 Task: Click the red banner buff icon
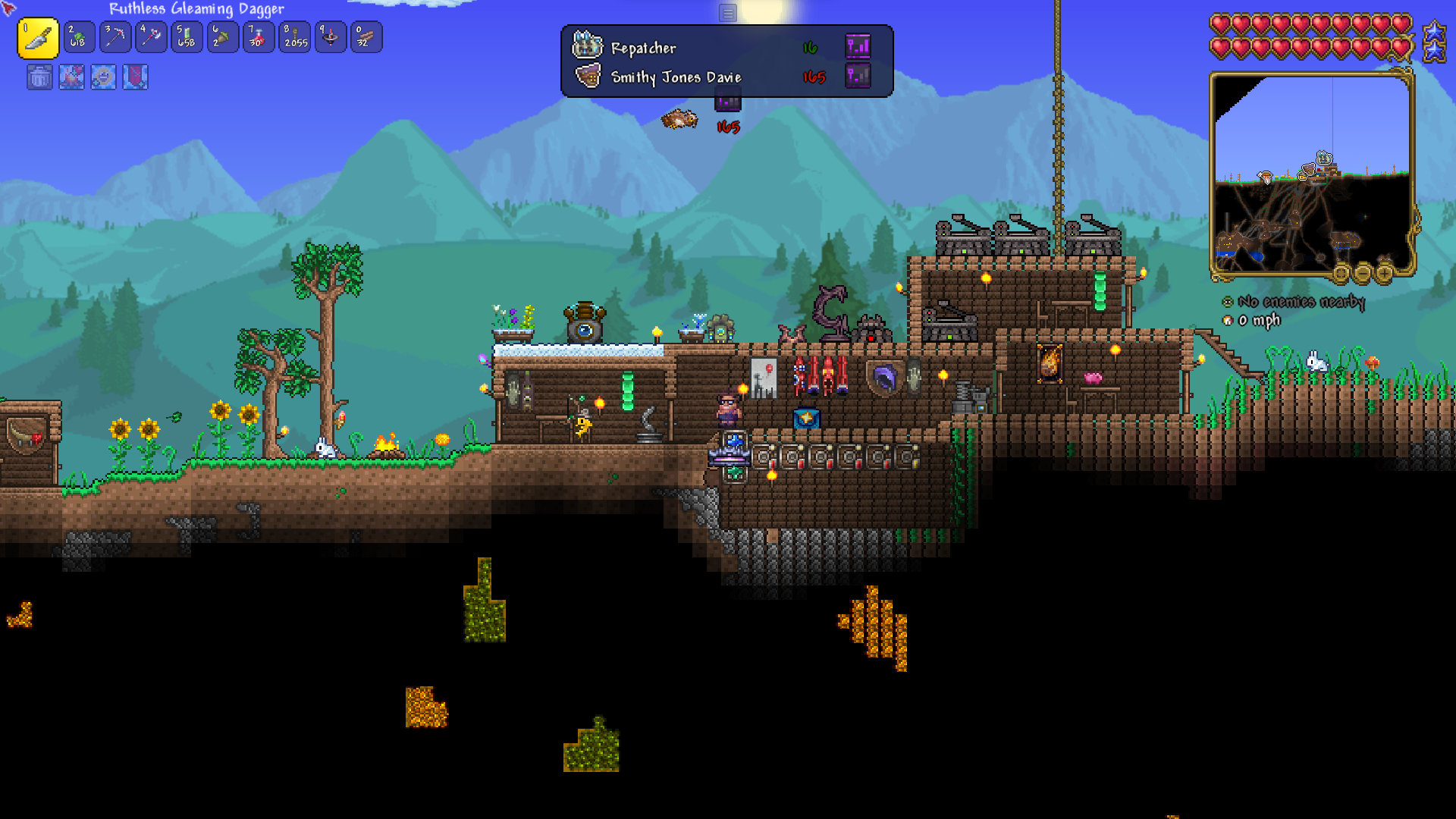[x=135, y=77]
